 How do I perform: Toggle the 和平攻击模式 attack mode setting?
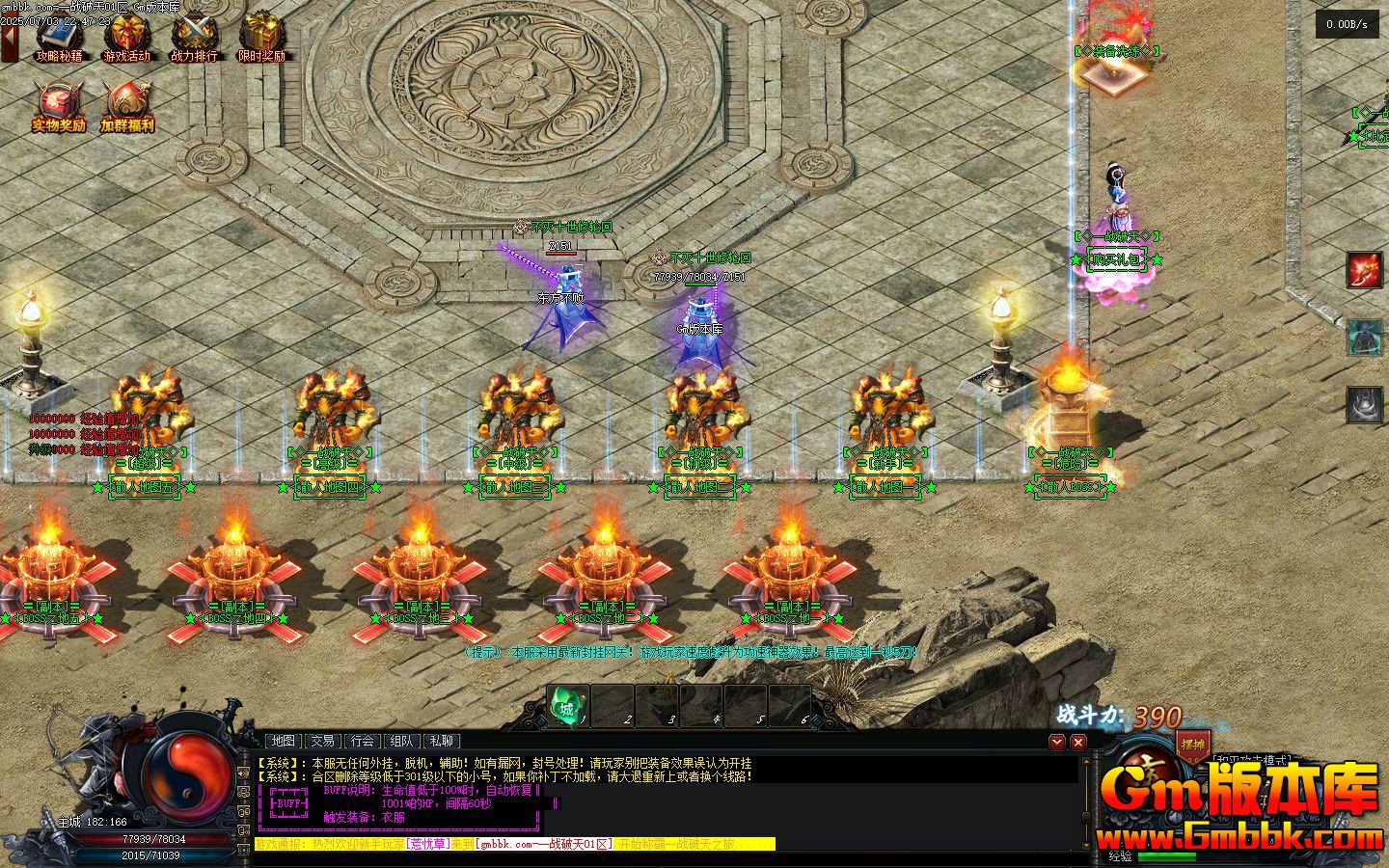pyautogui.click(x=1250, y=759)
